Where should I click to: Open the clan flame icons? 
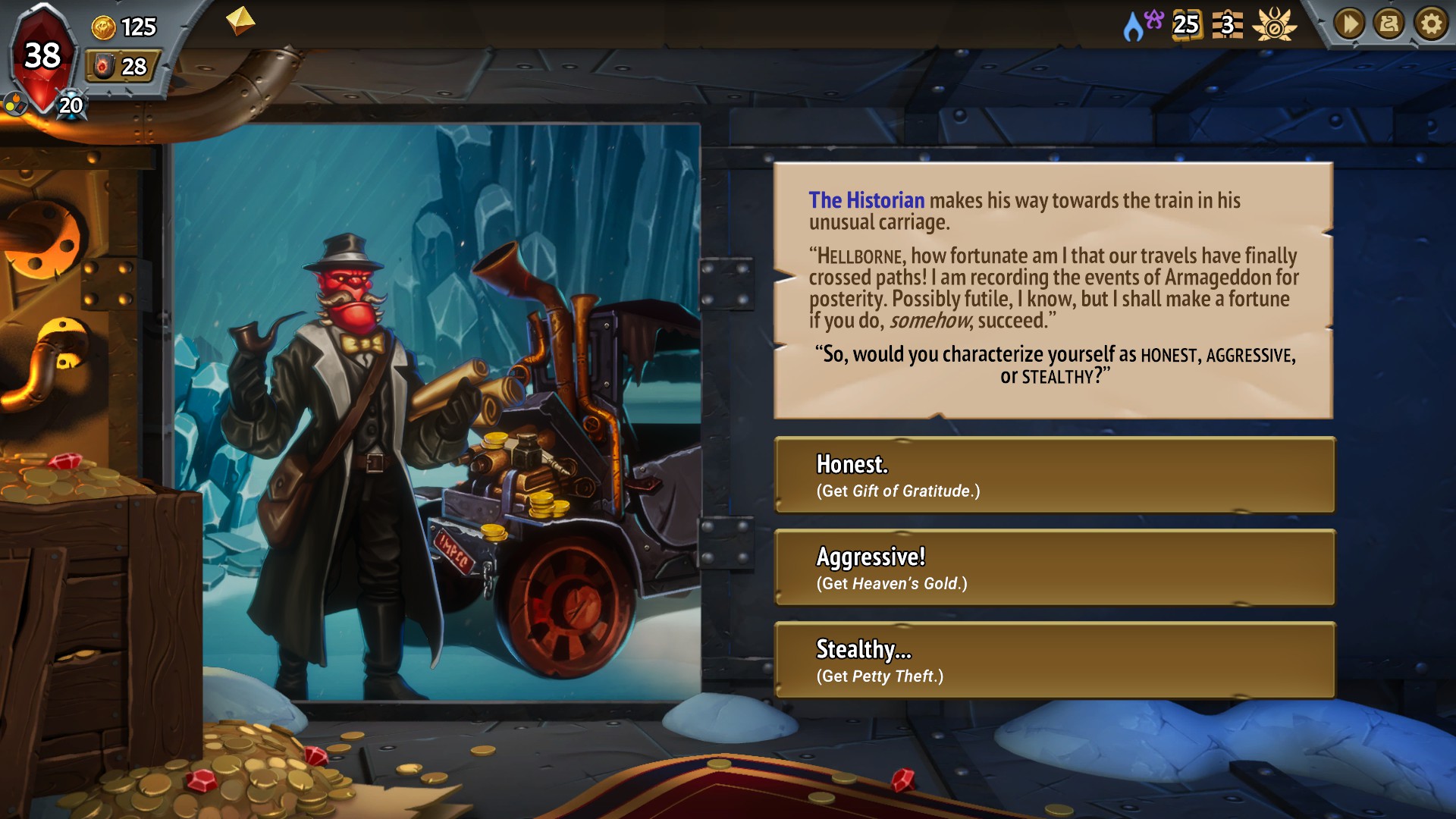click(x=1142, y=24)
